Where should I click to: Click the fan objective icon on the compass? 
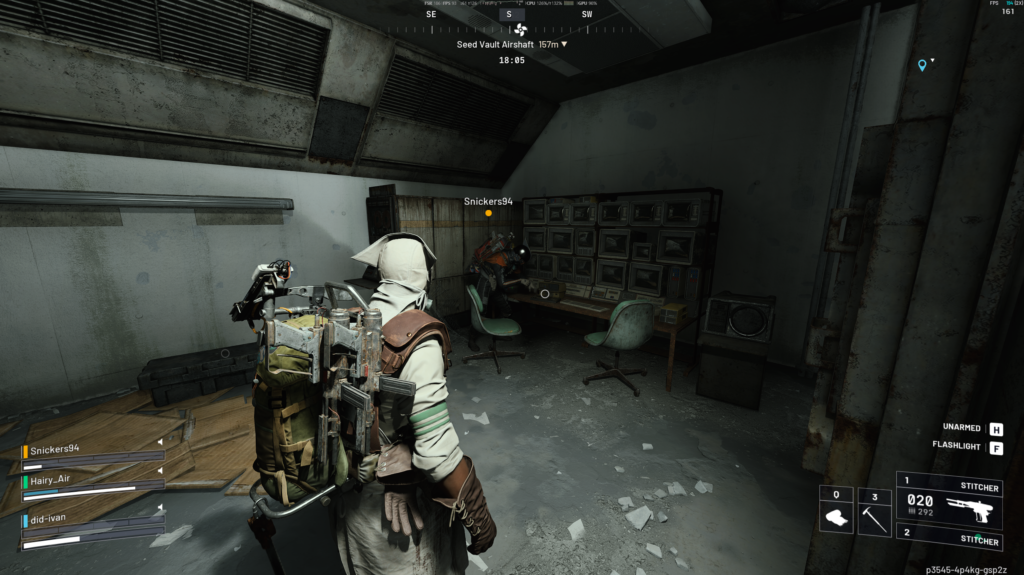[x=520, y=30]
